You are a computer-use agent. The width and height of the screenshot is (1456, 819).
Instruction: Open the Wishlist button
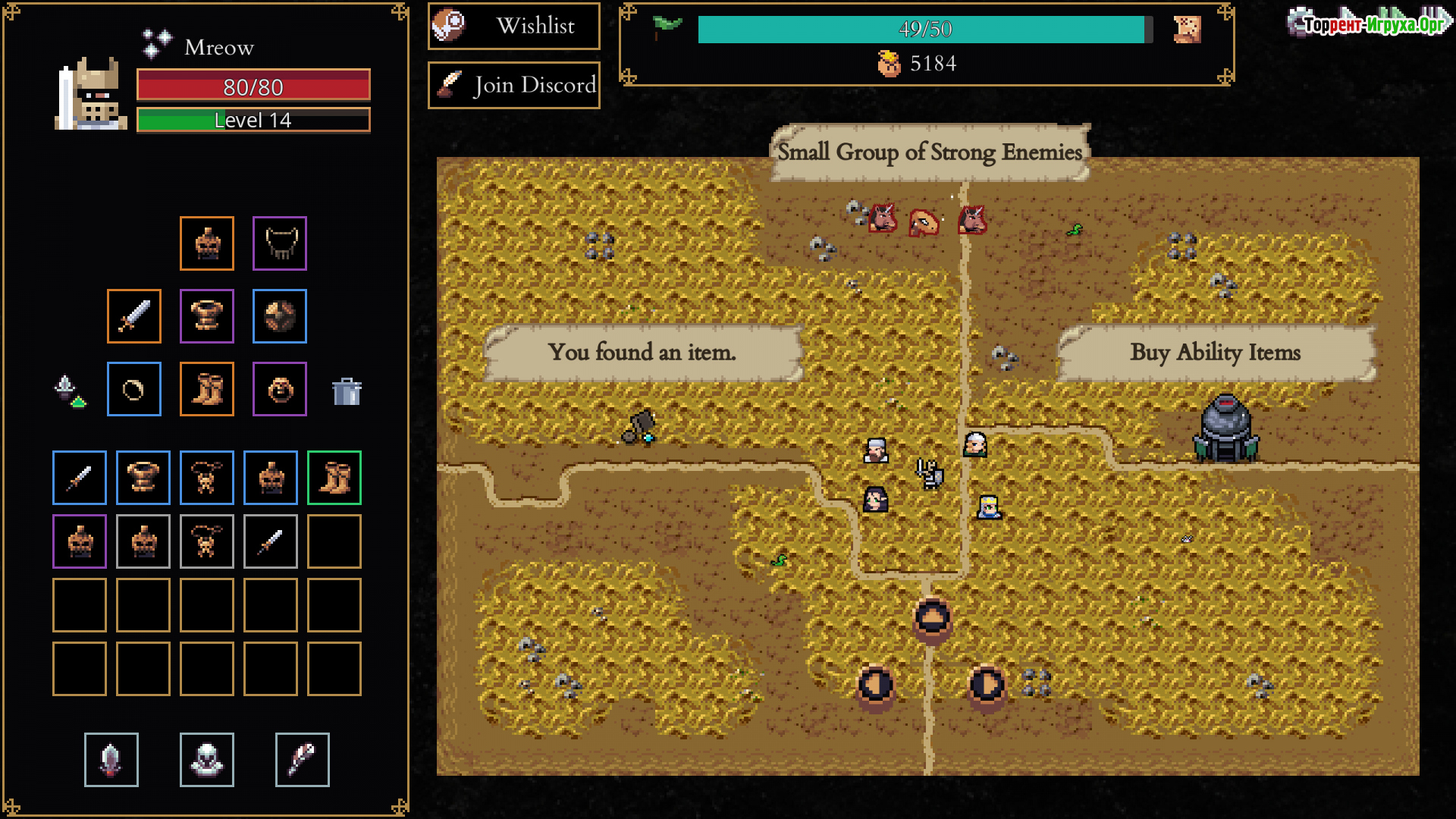514,27
